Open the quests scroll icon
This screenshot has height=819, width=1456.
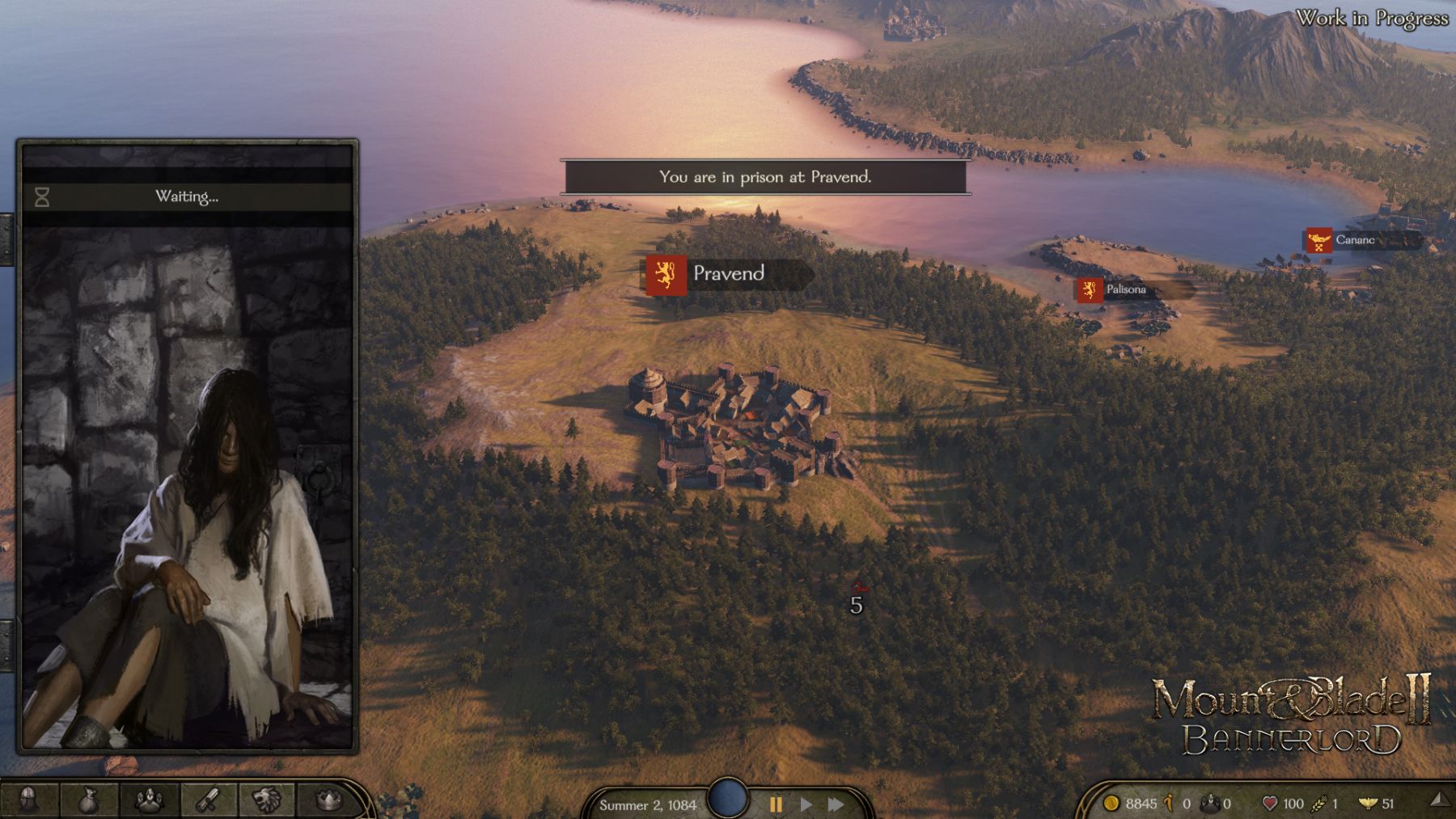[209, 800]
